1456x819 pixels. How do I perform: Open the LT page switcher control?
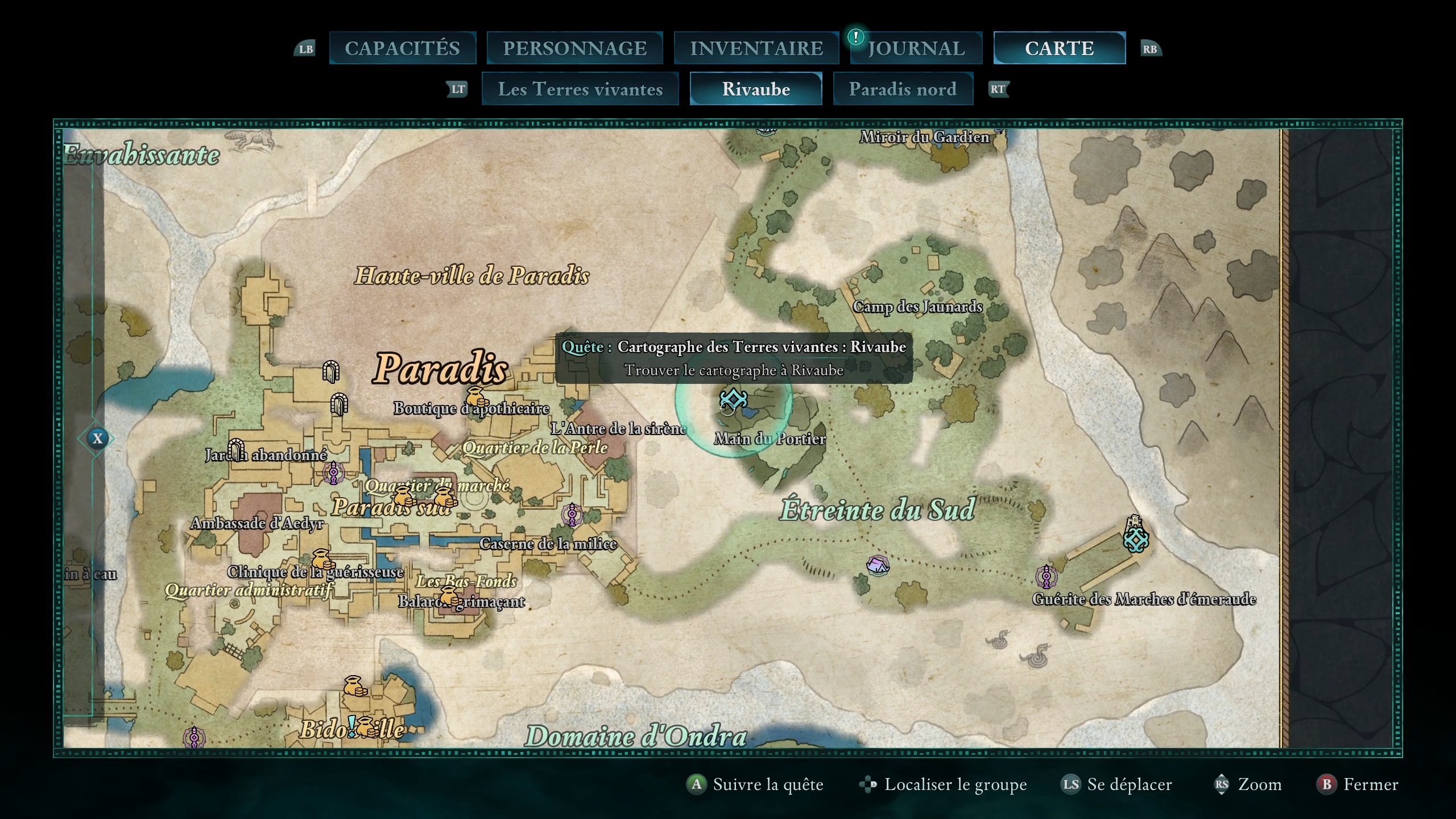[457, 89]
